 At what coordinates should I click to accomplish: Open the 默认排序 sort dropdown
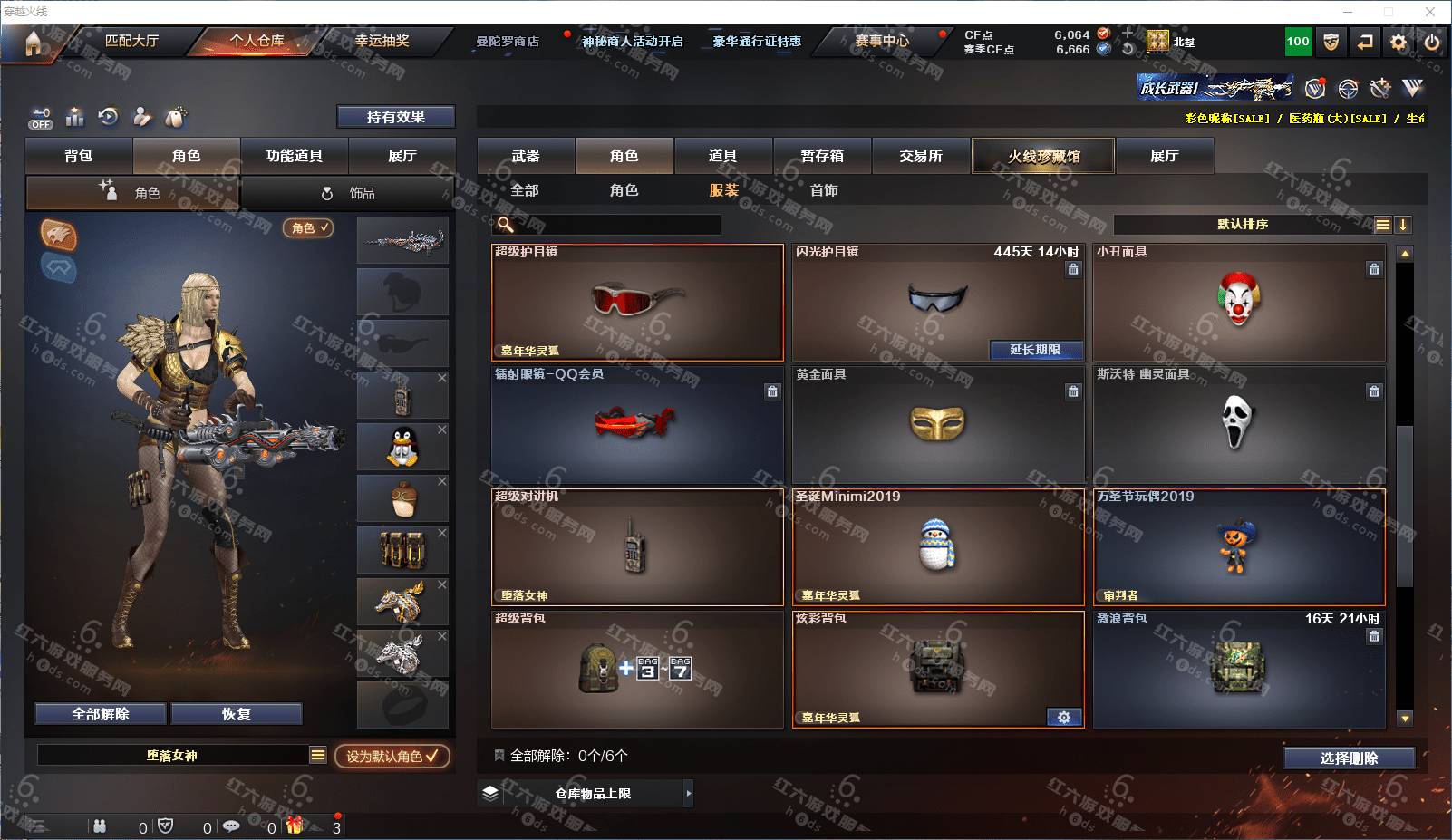[1243, 225]
